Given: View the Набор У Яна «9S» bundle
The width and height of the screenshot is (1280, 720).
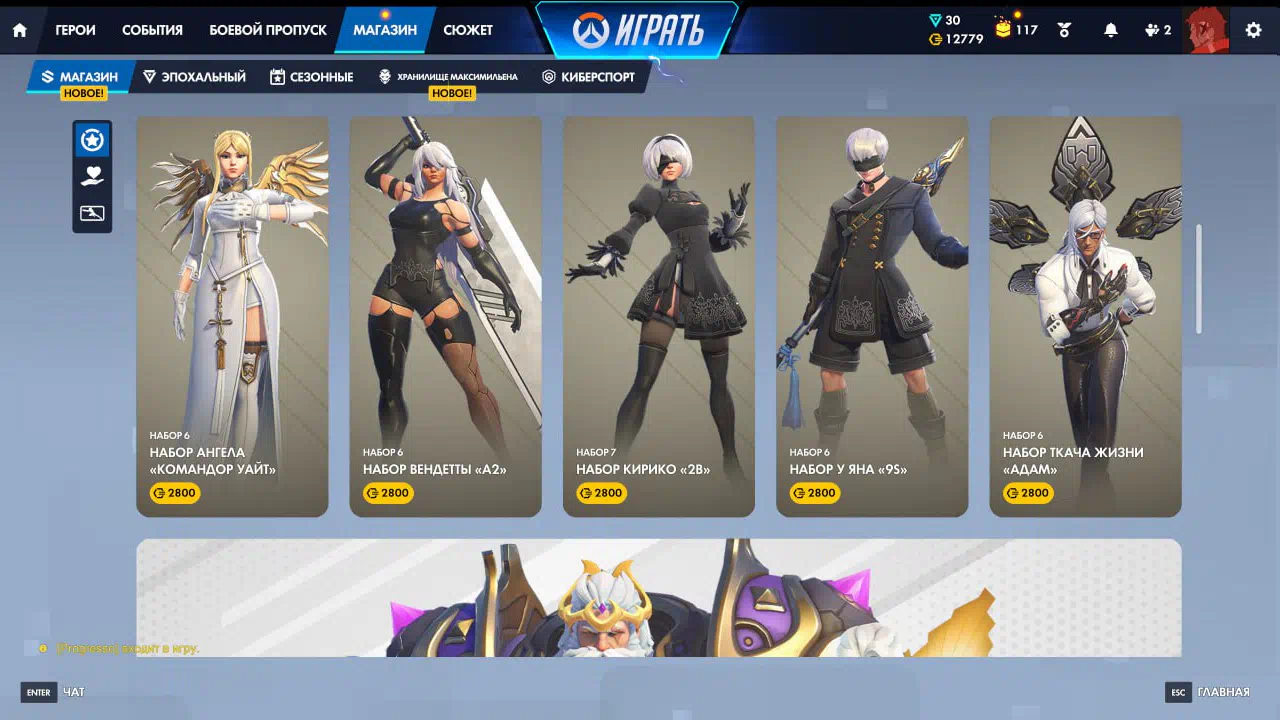Looking at the screenshot, I should click(872, 316).
